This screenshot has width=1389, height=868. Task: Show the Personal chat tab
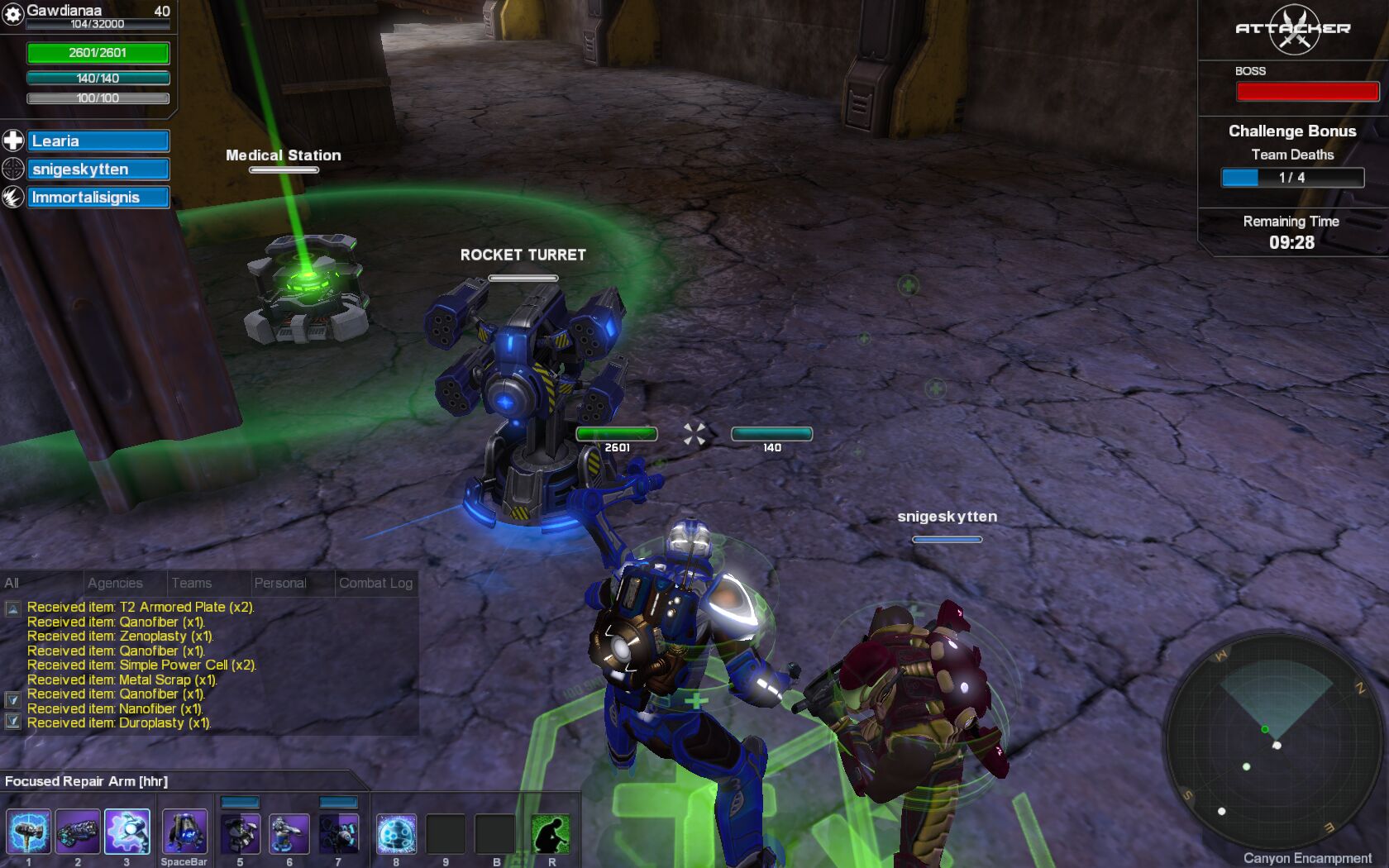tap(280, 583)
